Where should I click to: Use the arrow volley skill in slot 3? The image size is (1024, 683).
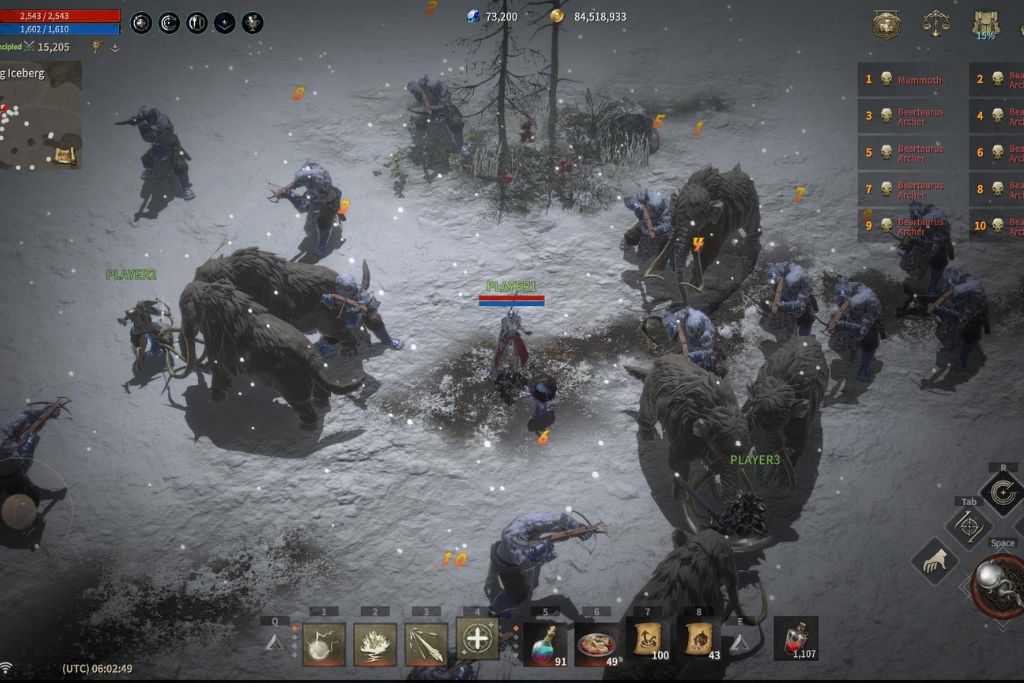pyautogui.click(x=426, y=644)
